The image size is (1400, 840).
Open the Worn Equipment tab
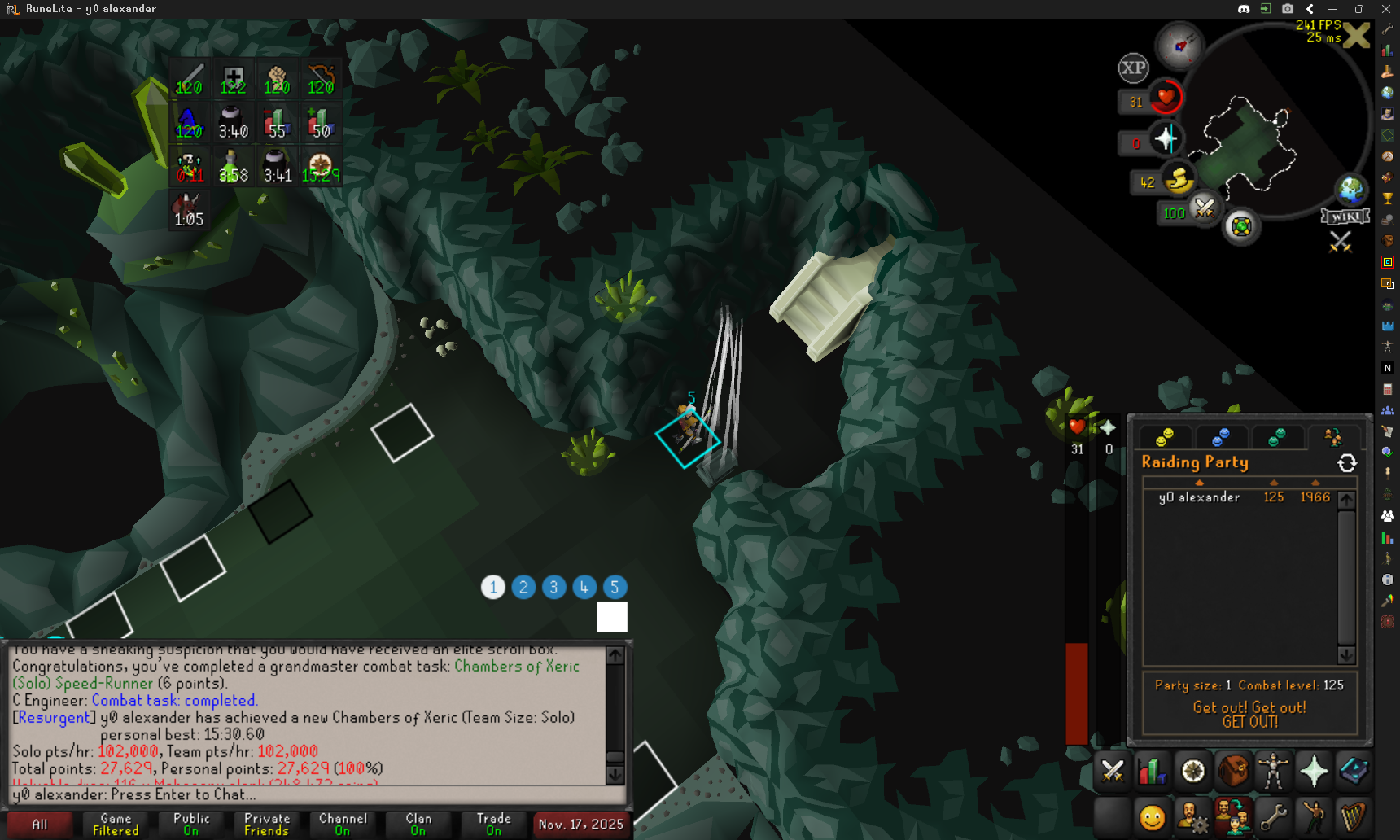click(x=1273, y=771)
